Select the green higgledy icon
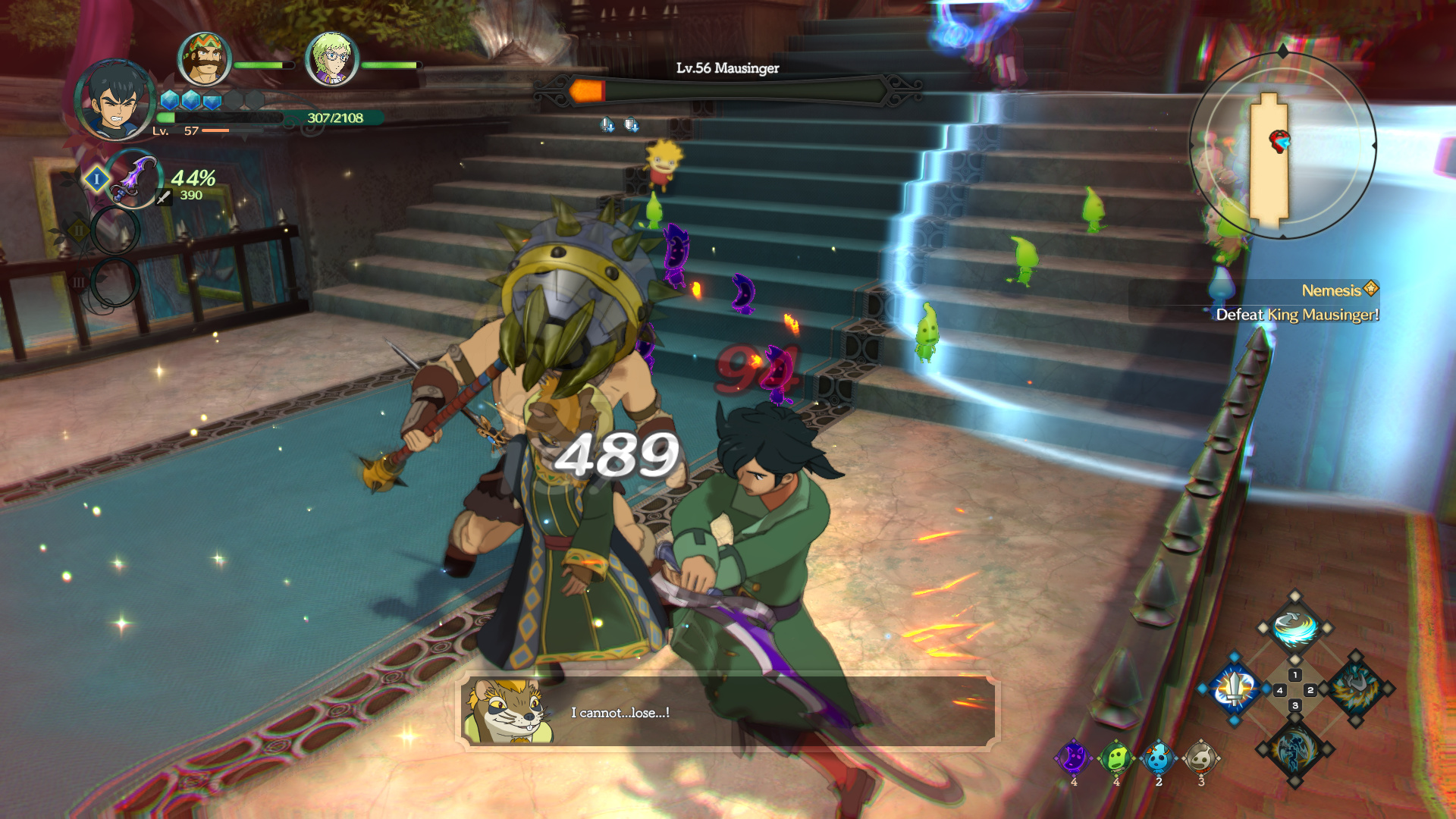 point(1116,758)
